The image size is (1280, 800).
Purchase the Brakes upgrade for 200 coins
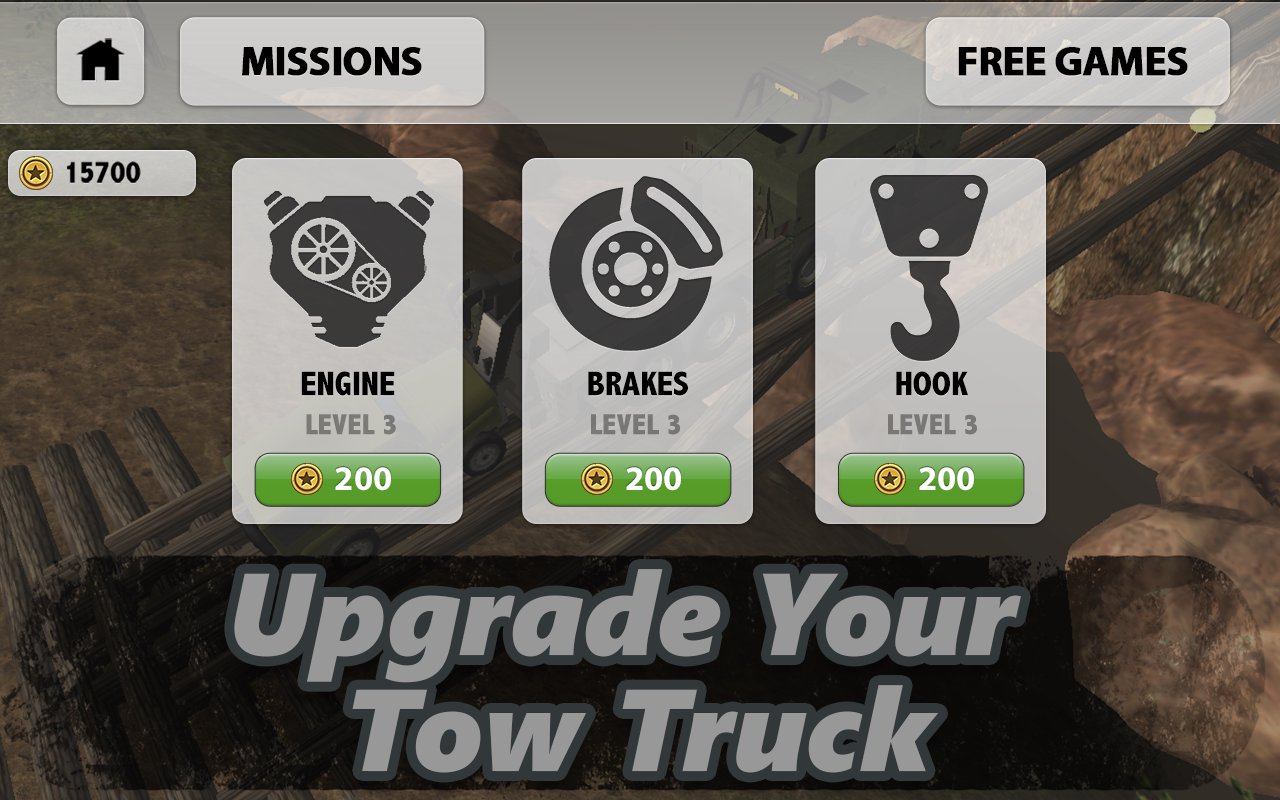pos(636,479)
